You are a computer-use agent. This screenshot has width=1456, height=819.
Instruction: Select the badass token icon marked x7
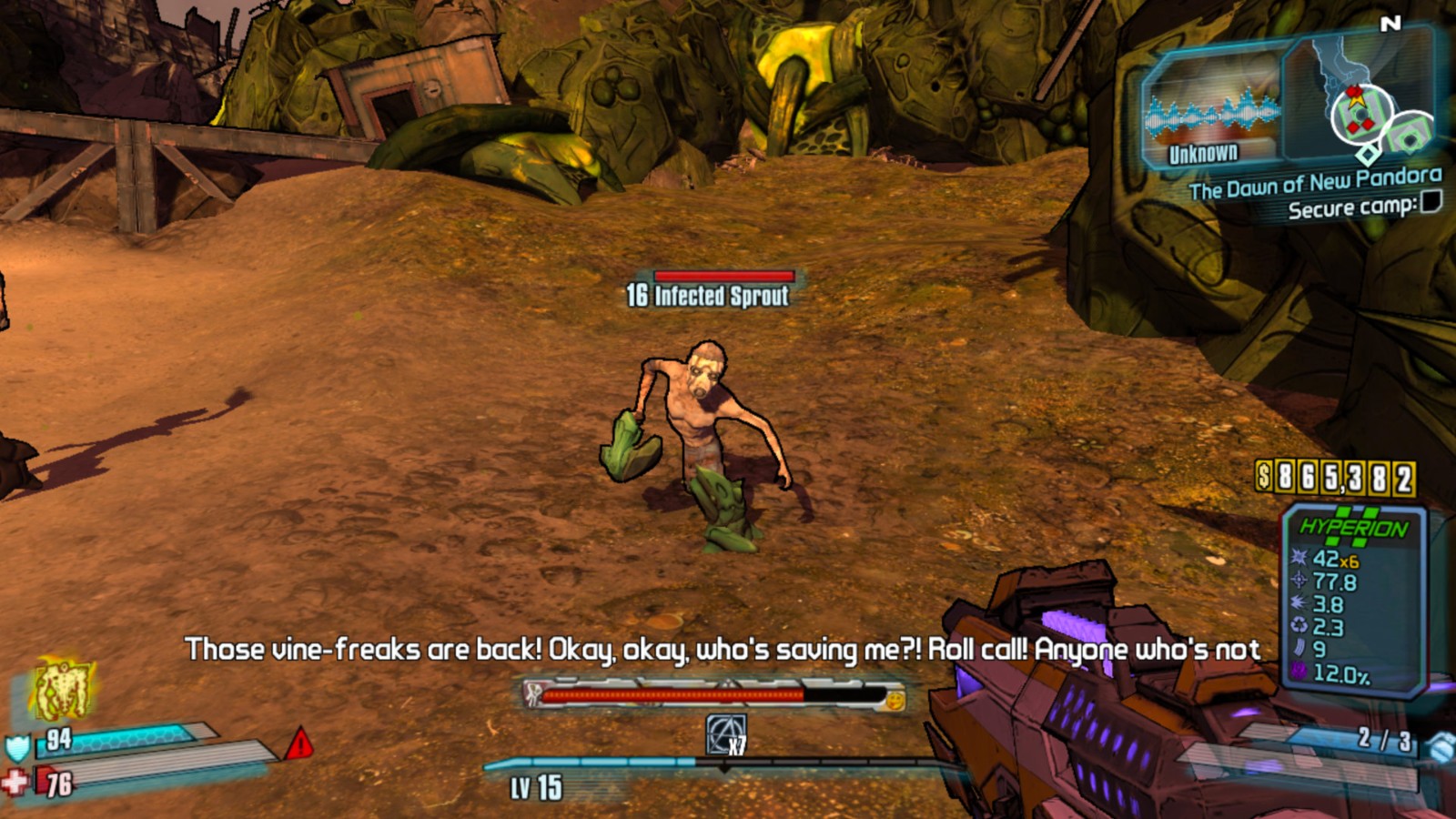(x=726, y=734)
